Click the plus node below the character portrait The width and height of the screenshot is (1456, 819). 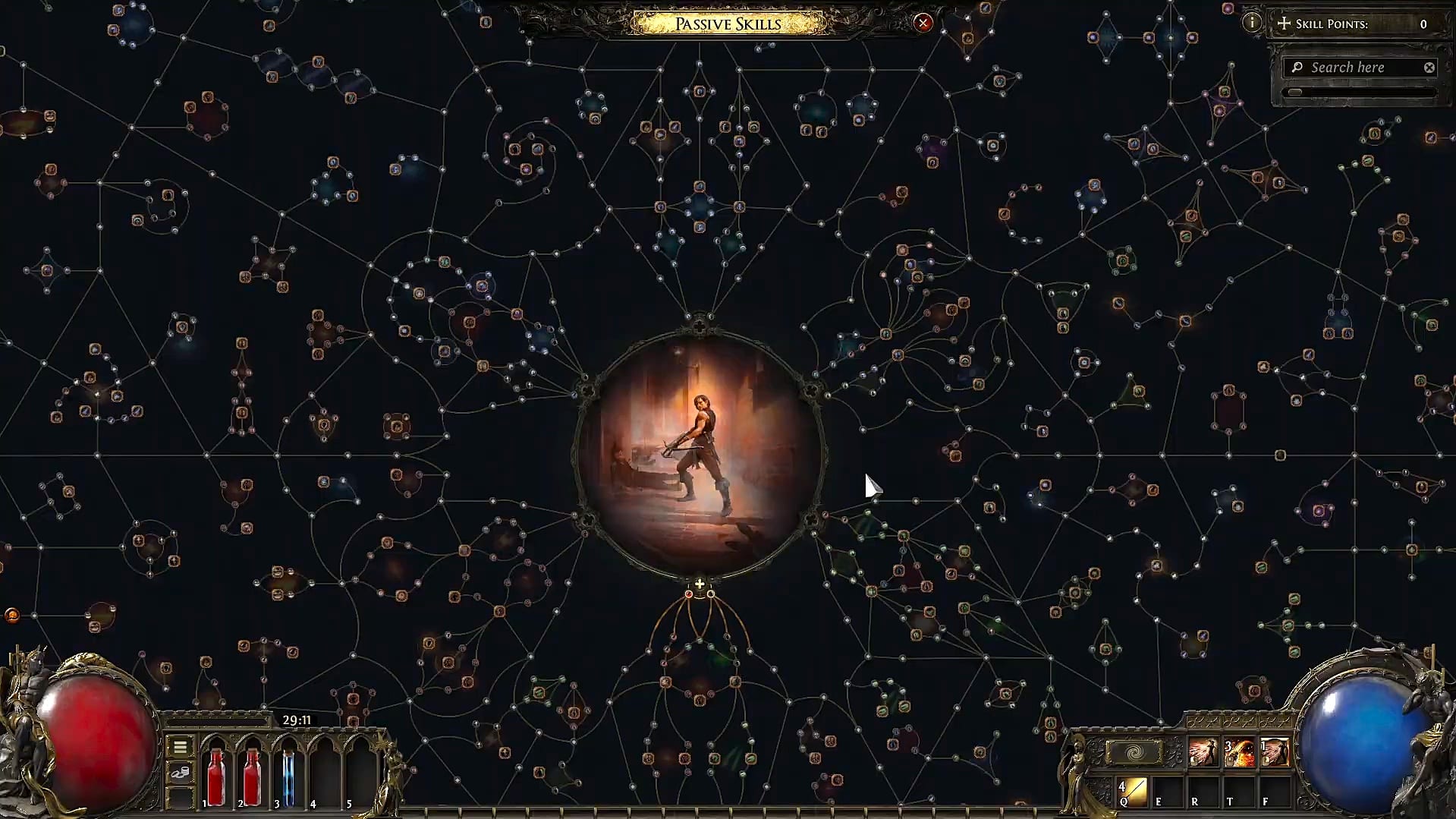tap(700, 584)
